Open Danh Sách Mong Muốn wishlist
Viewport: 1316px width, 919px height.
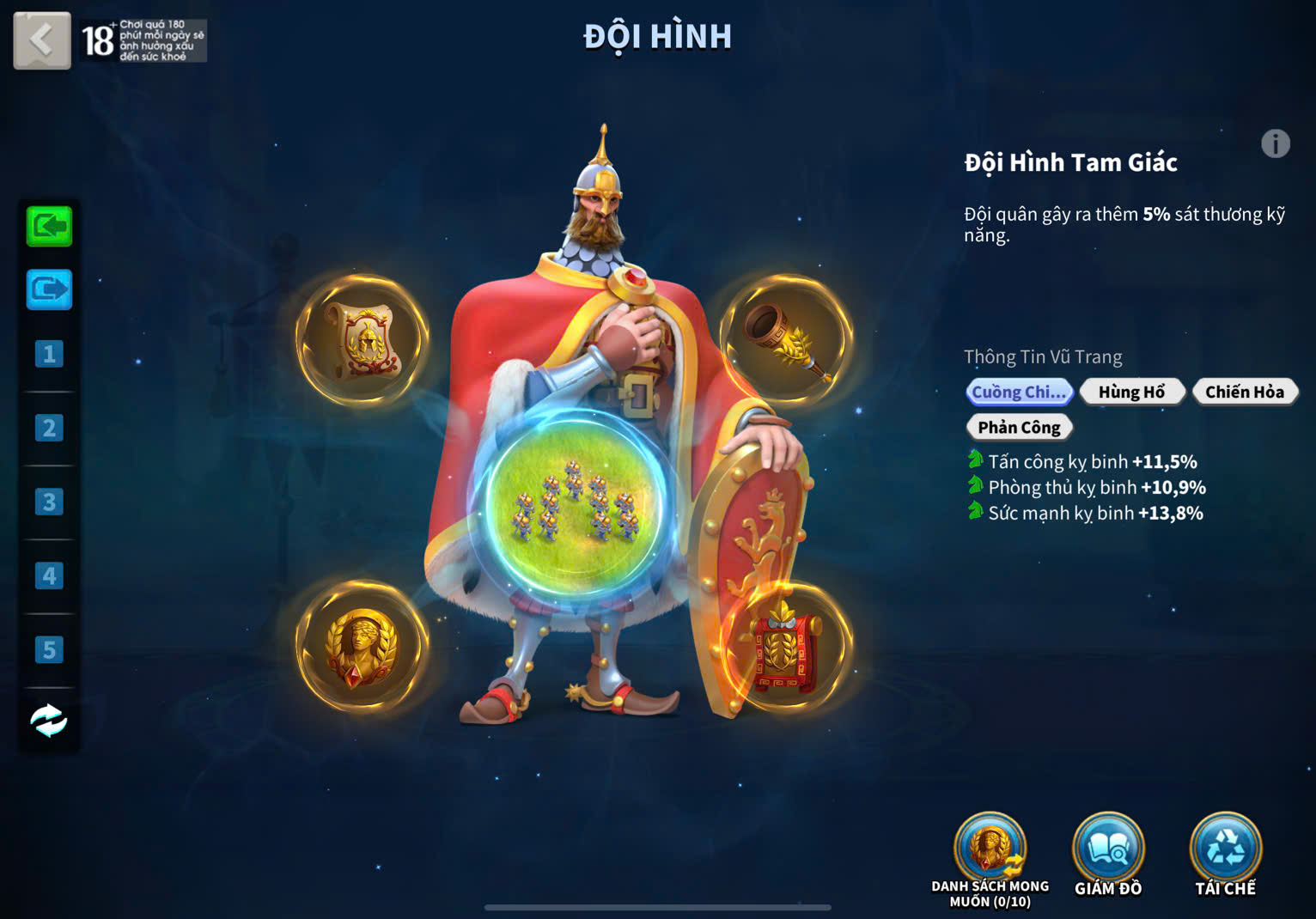click(x=990, y=852)
